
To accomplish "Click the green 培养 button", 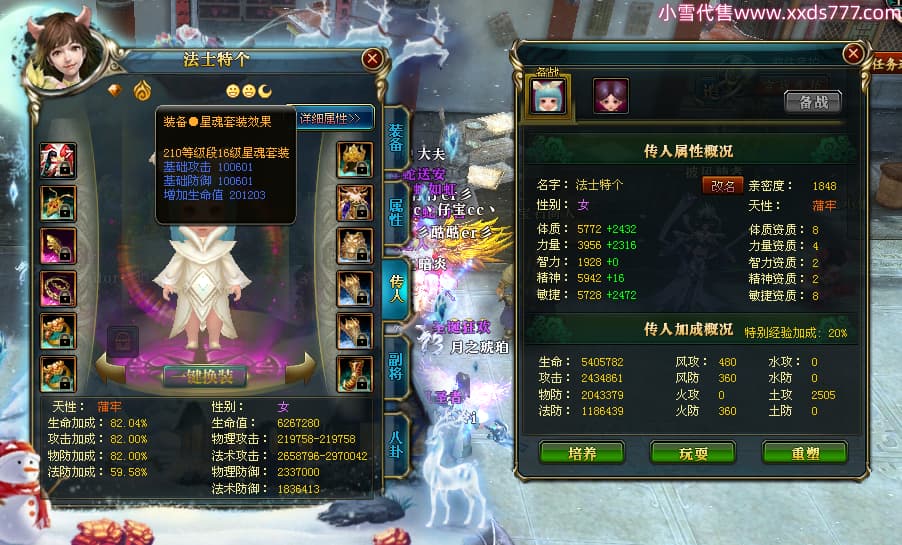I will pyautogui.click(x=581, y=453).
